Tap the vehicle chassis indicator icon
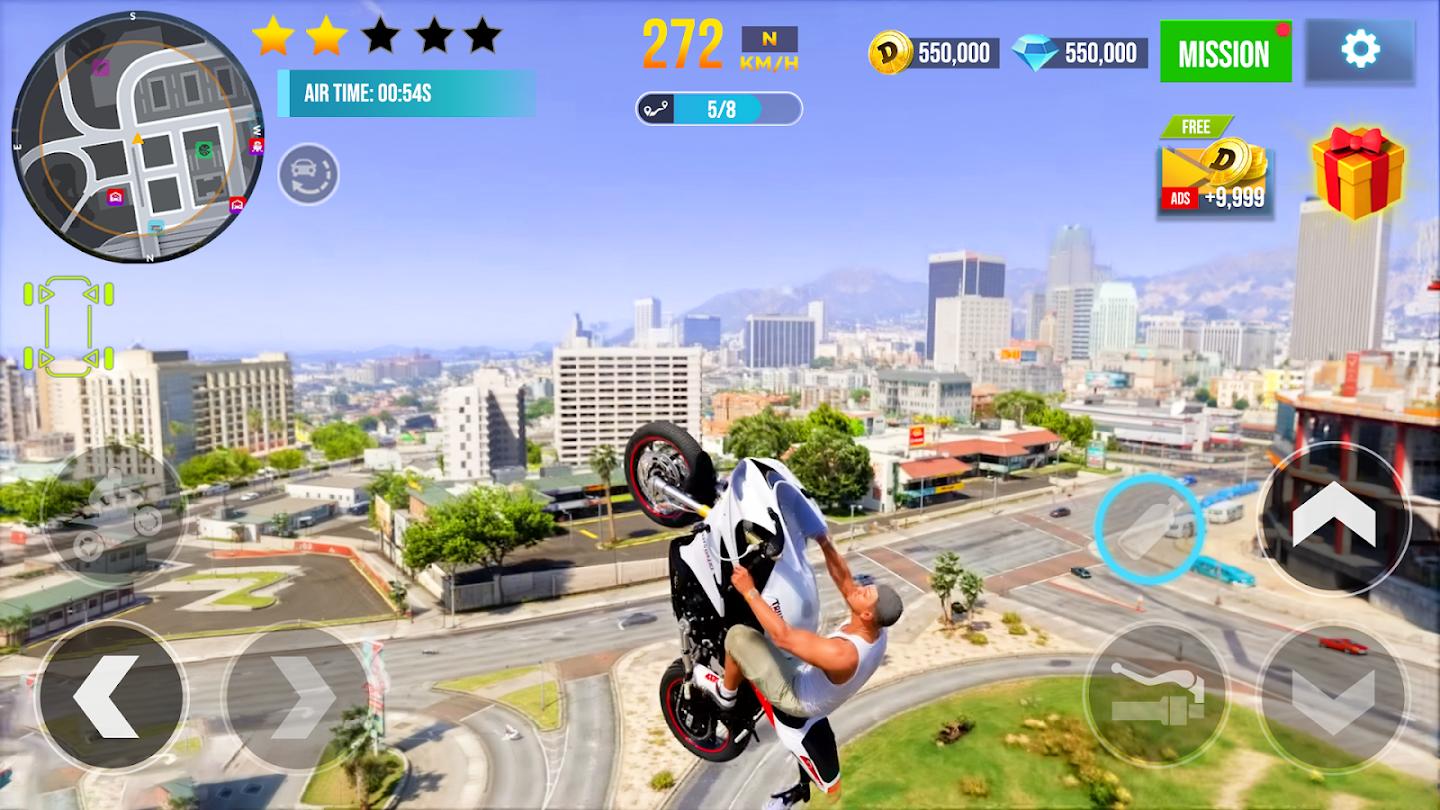 pyautogui.click(x=67, y=323)
